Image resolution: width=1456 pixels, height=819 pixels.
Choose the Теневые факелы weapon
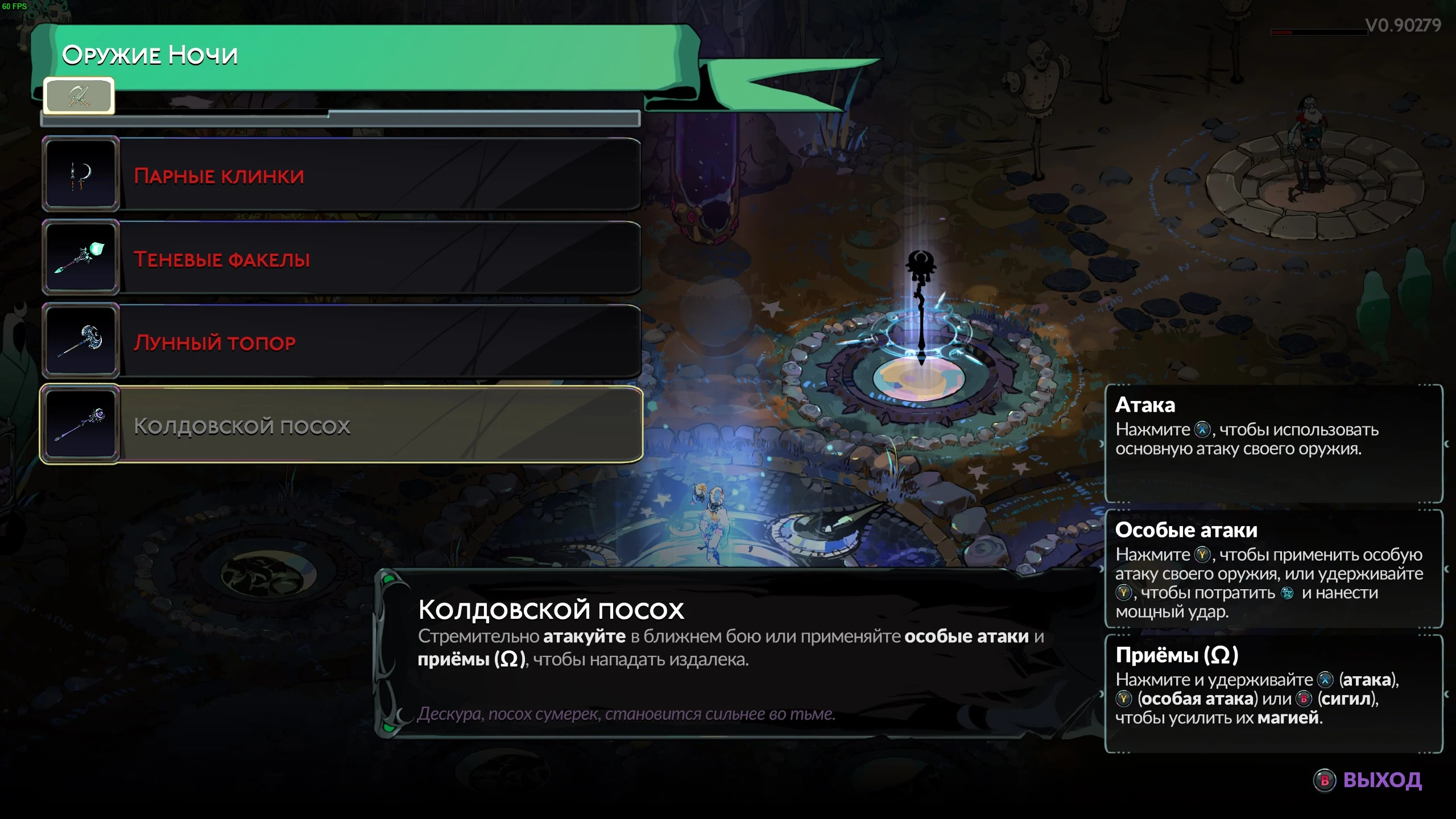pos(341,258)
